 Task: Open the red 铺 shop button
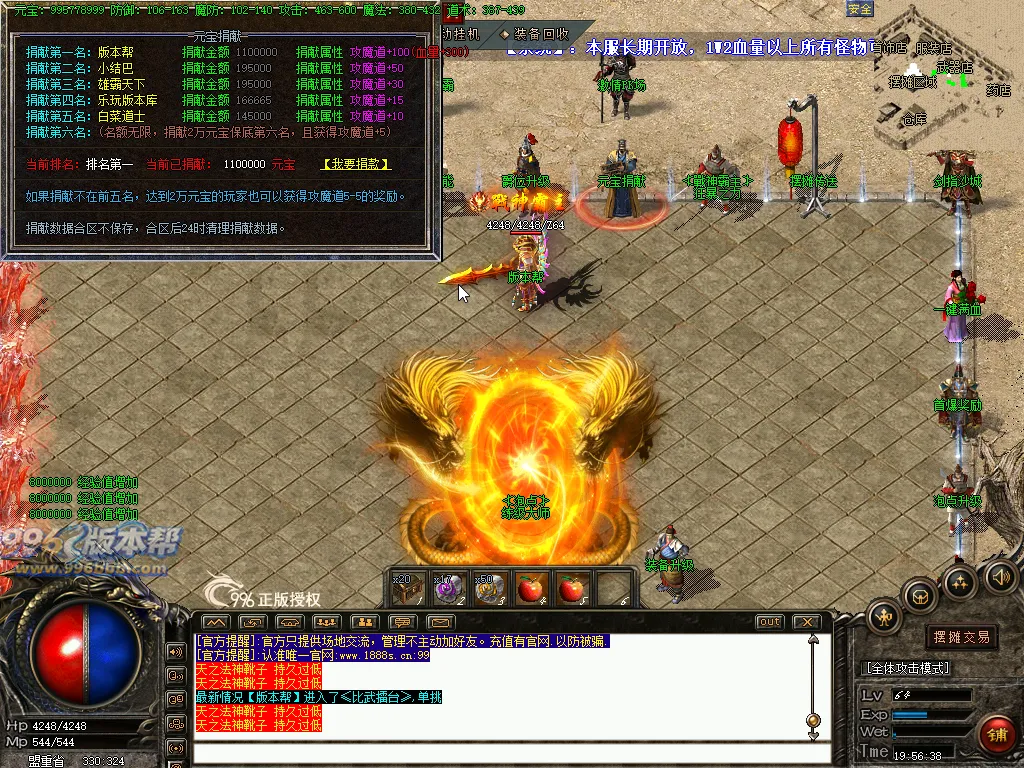click(x=996, y=732)
